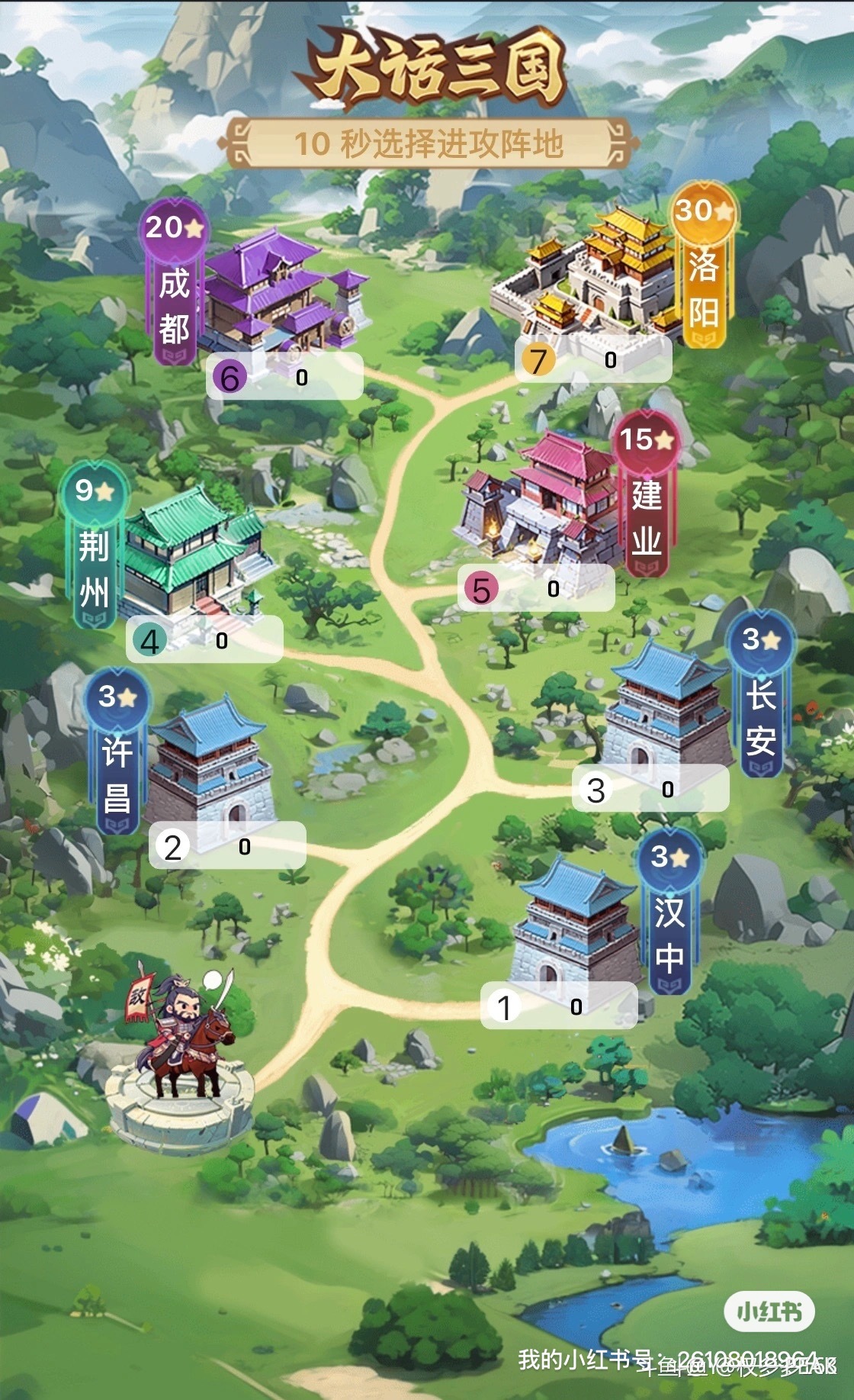Select the Jingzhou 9-star banner
This screenshot has width=854, height=1400.
[x=95, y=546]
